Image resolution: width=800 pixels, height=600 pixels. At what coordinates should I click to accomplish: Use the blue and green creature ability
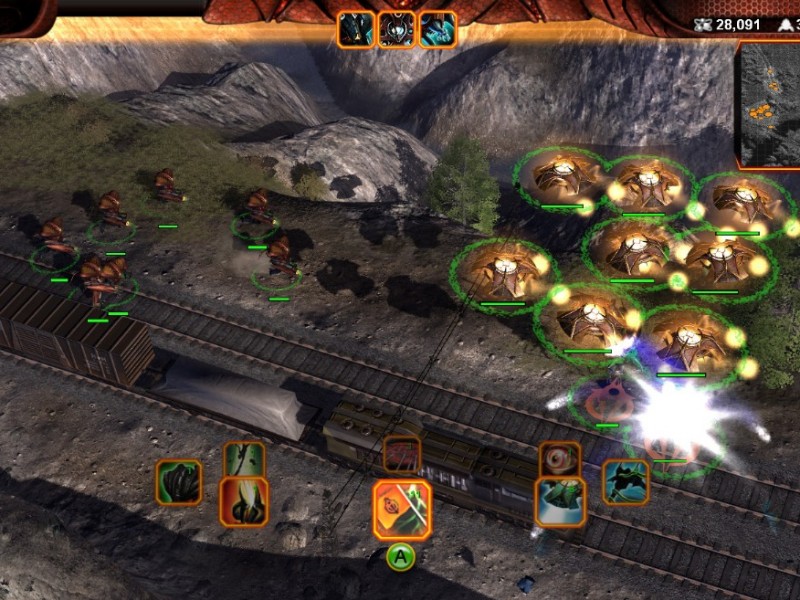pos(559,502)
